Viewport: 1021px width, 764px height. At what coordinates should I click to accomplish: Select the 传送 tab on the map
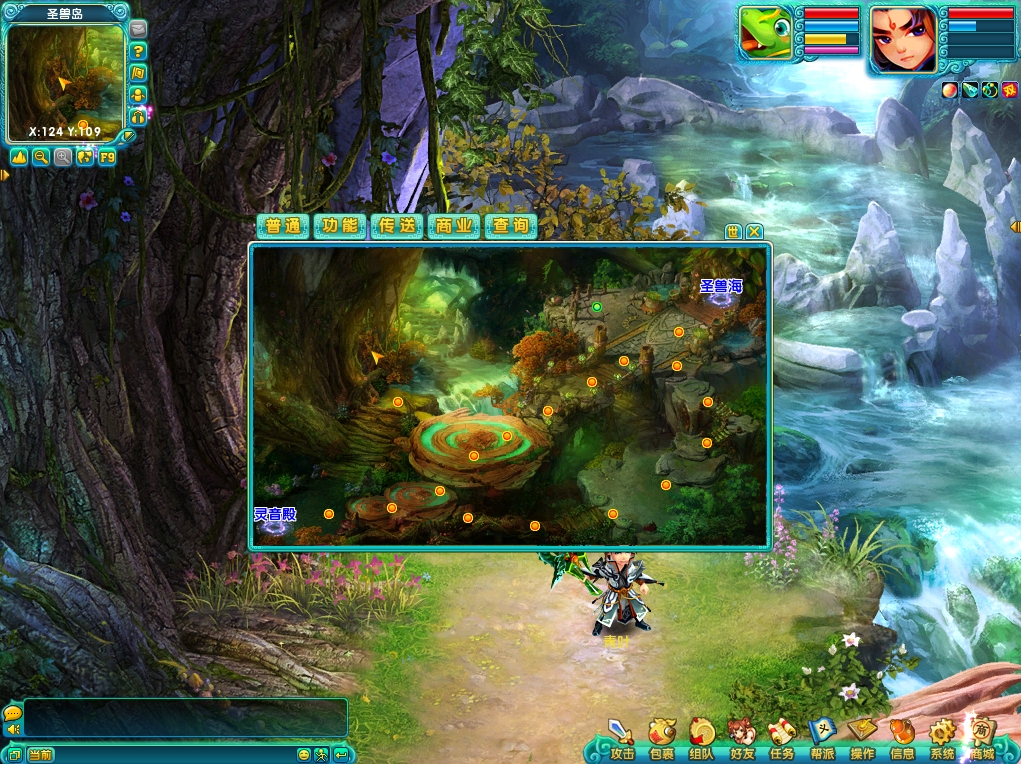click(397, 226)
